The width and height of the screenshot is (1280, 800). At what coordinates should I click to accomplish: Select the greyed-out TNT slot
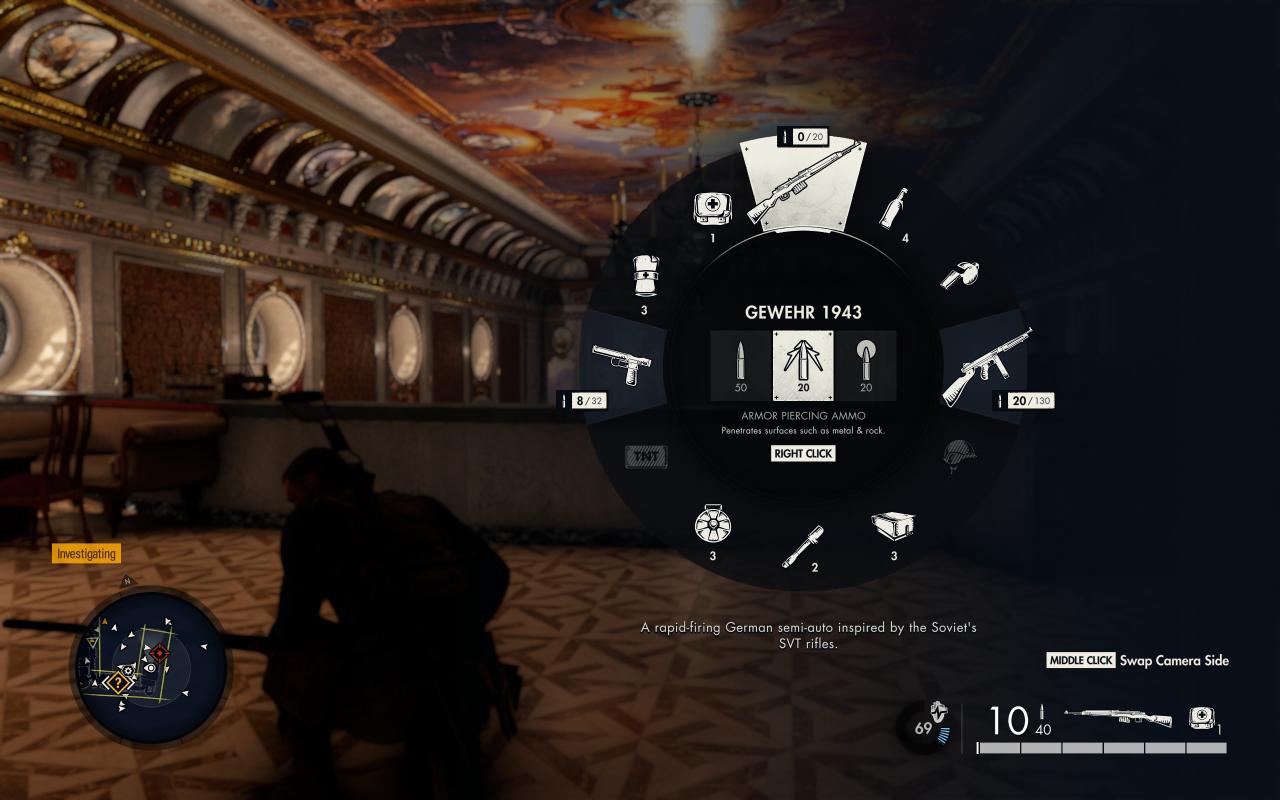click(x=646, y=457)
